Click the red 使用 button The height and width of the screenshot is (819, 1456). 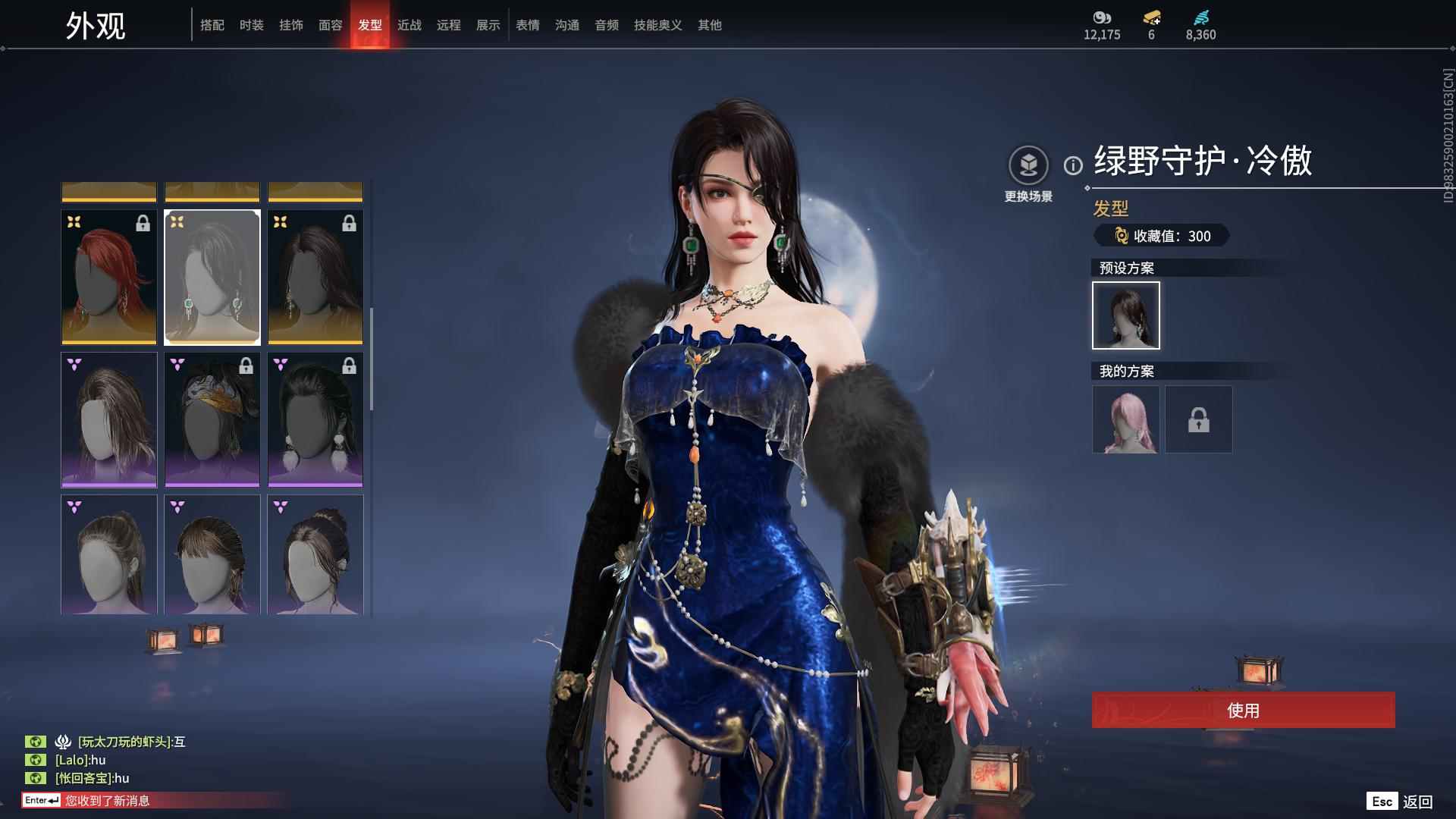(1243, 710)
